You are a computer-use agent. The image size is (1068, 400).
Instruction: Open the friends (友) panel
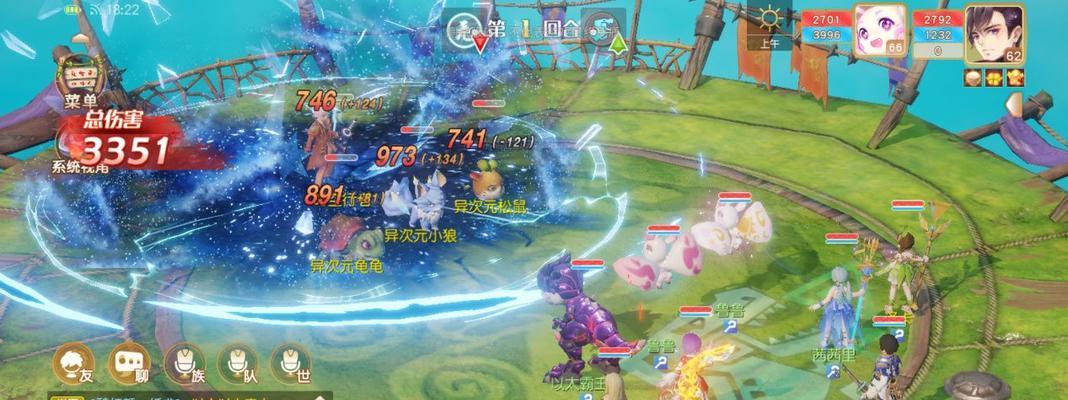pyautogui.click(x=73, y=363)
